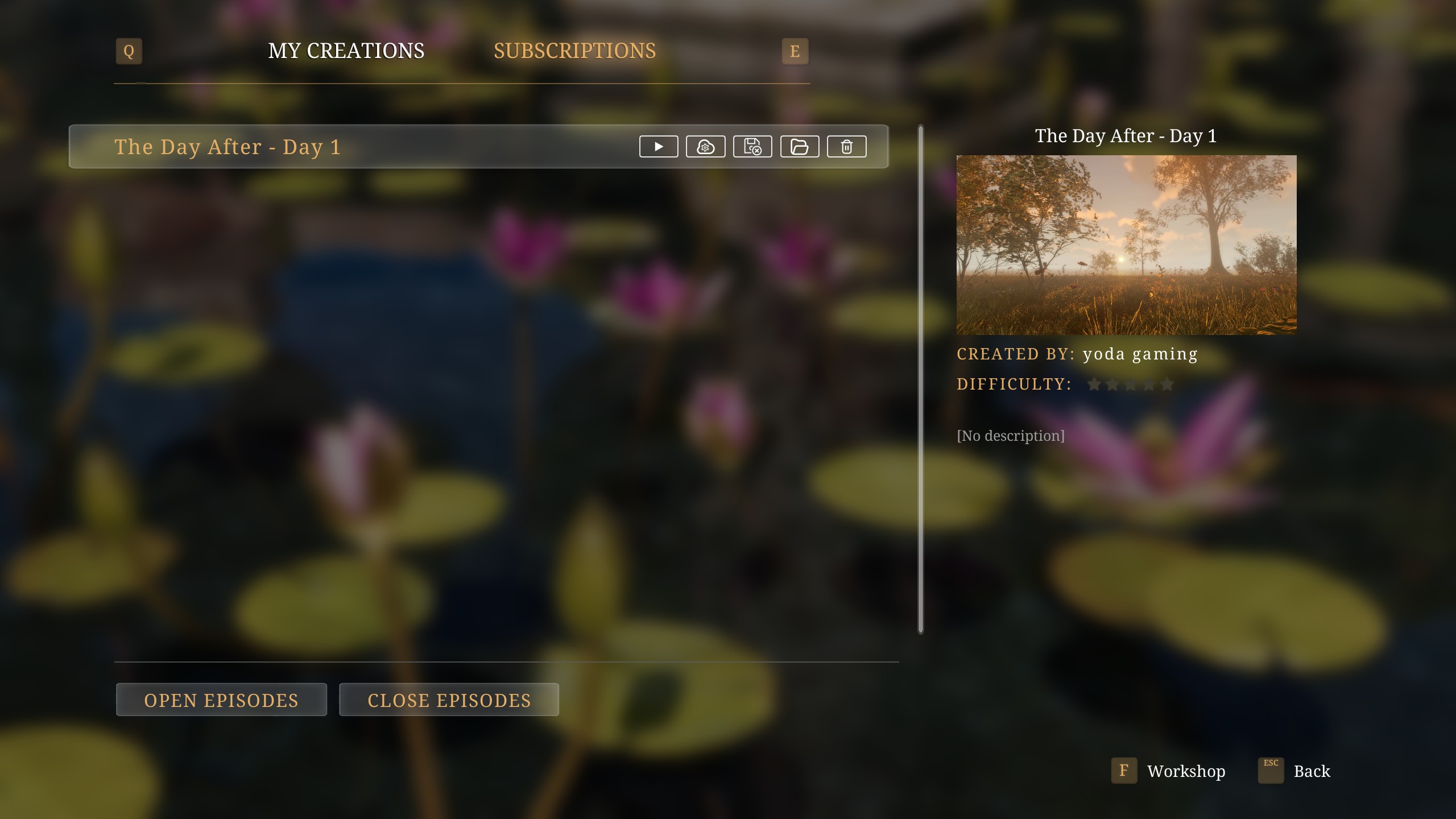Click the Close Episodes button
The width and height of the screenshot is (1456, 819).
pos(449,700)
